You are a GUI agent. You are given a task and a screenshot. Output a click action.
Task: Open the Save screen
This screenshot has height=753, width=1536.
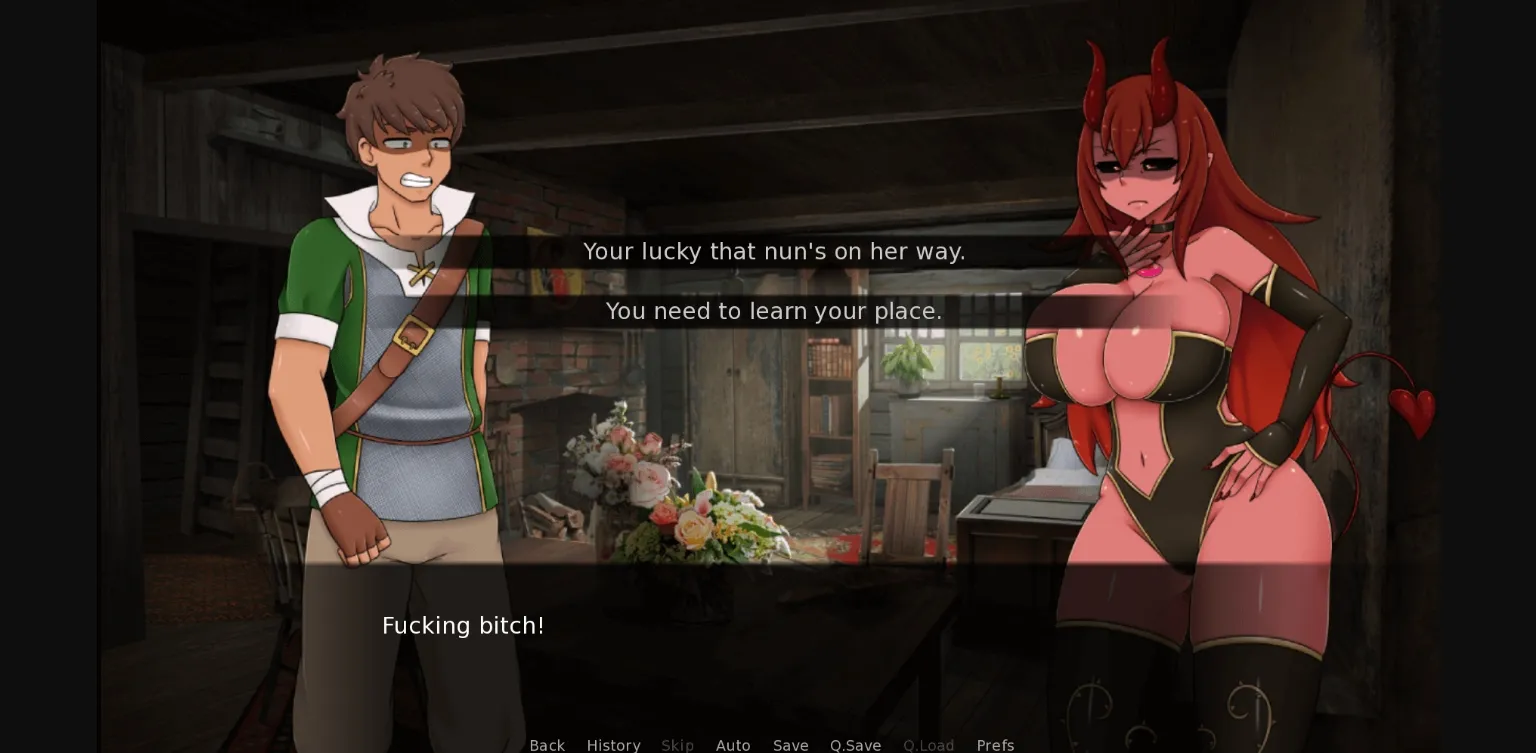(x=790, y=745)
